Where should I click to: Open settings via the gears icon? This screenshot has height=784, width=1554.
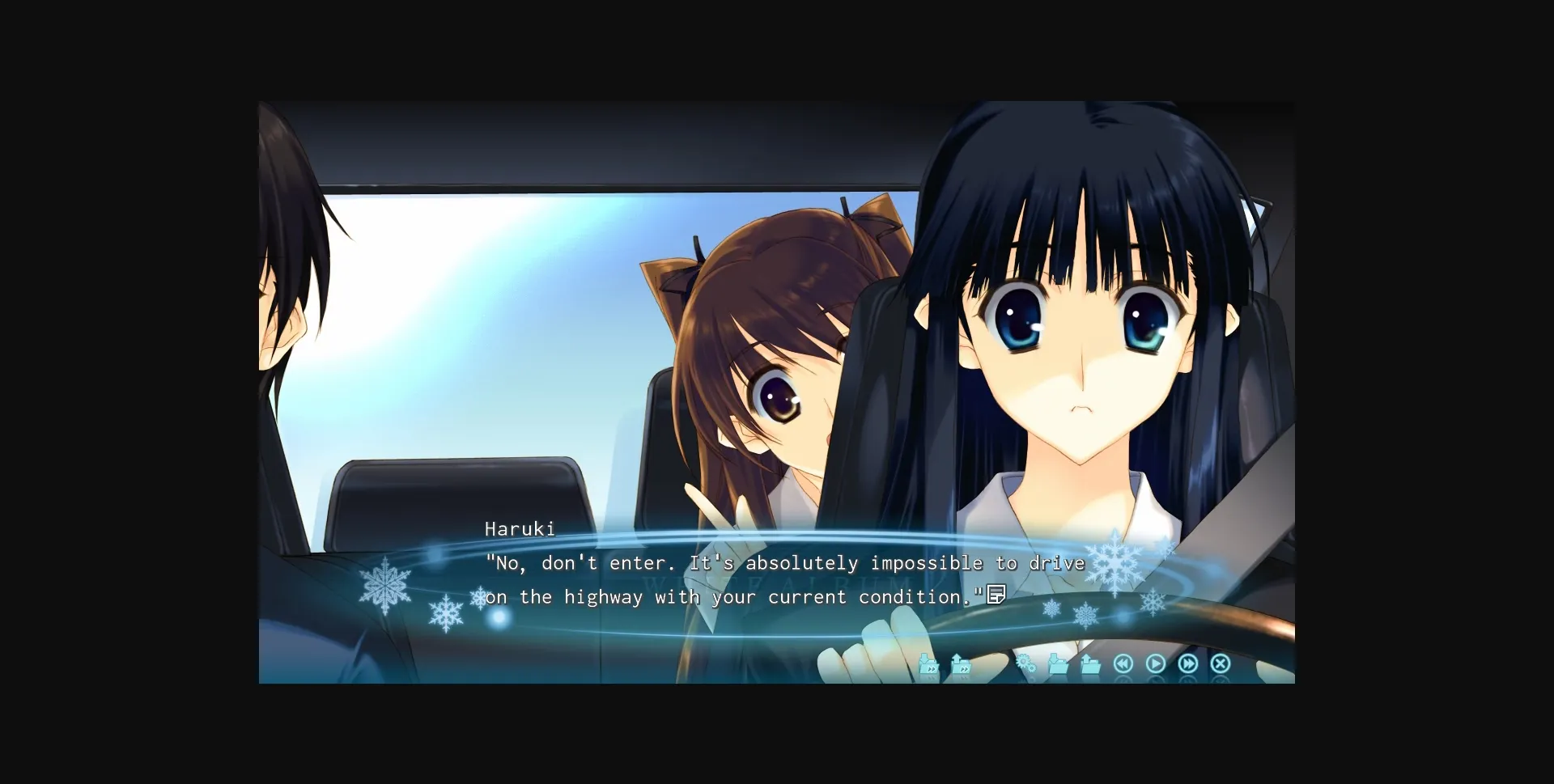pyautogui.click(x=1025, y=663)
